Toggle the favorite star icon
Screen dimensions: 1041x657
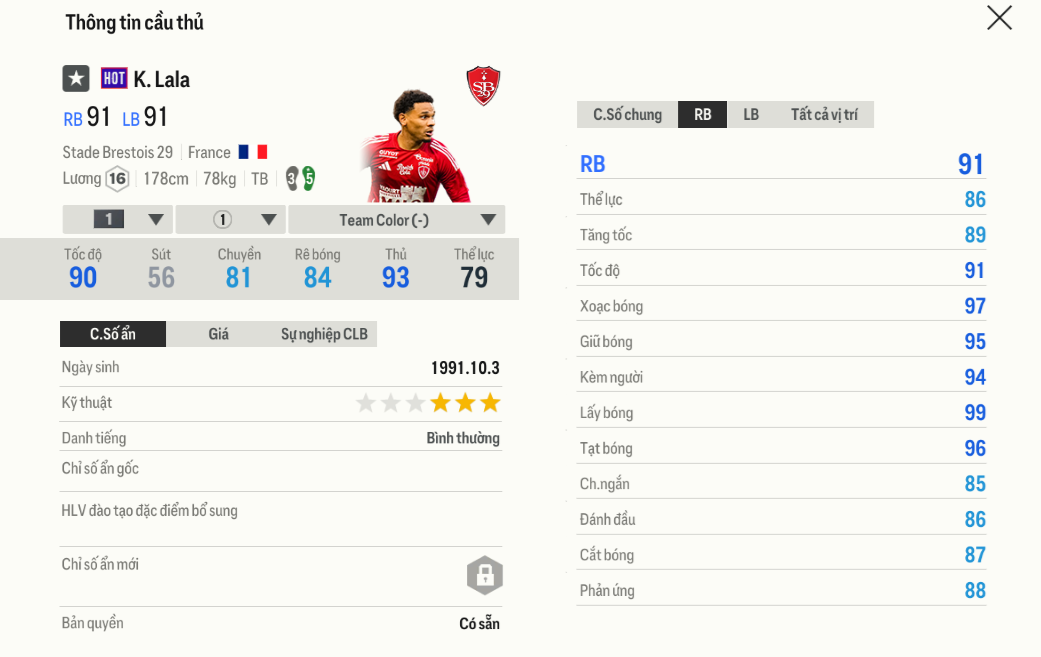click(x=76, y=79)
